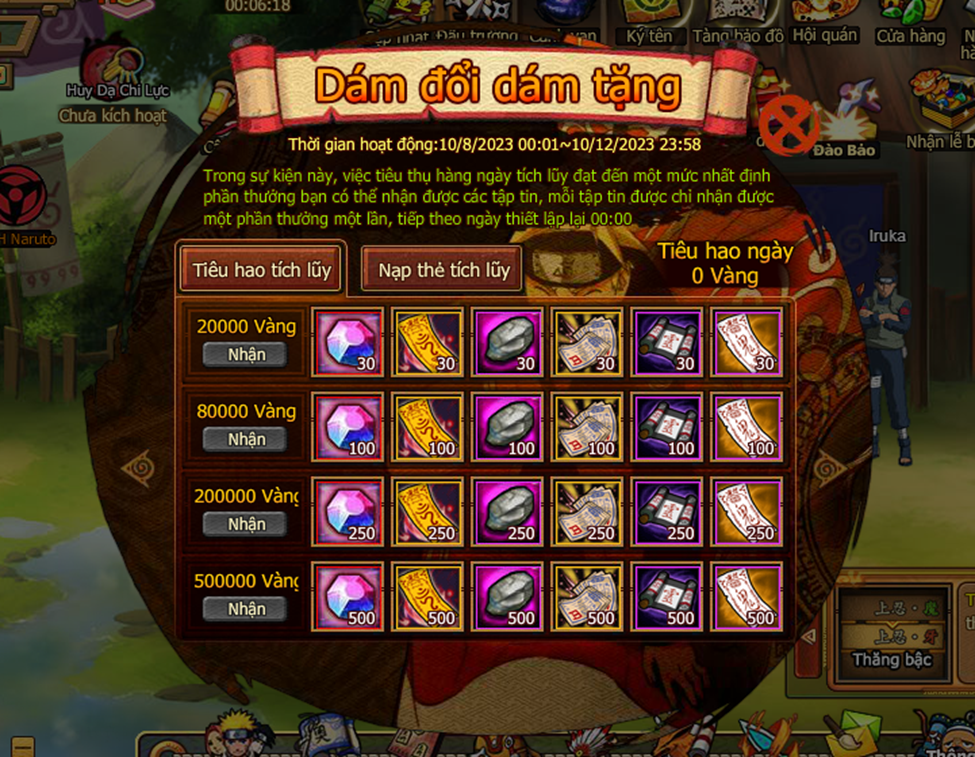The height and width of the screenshot is (757, 975).
Task: Open the Ký tên sign-in icon
Action: click(x=650, y=20)
